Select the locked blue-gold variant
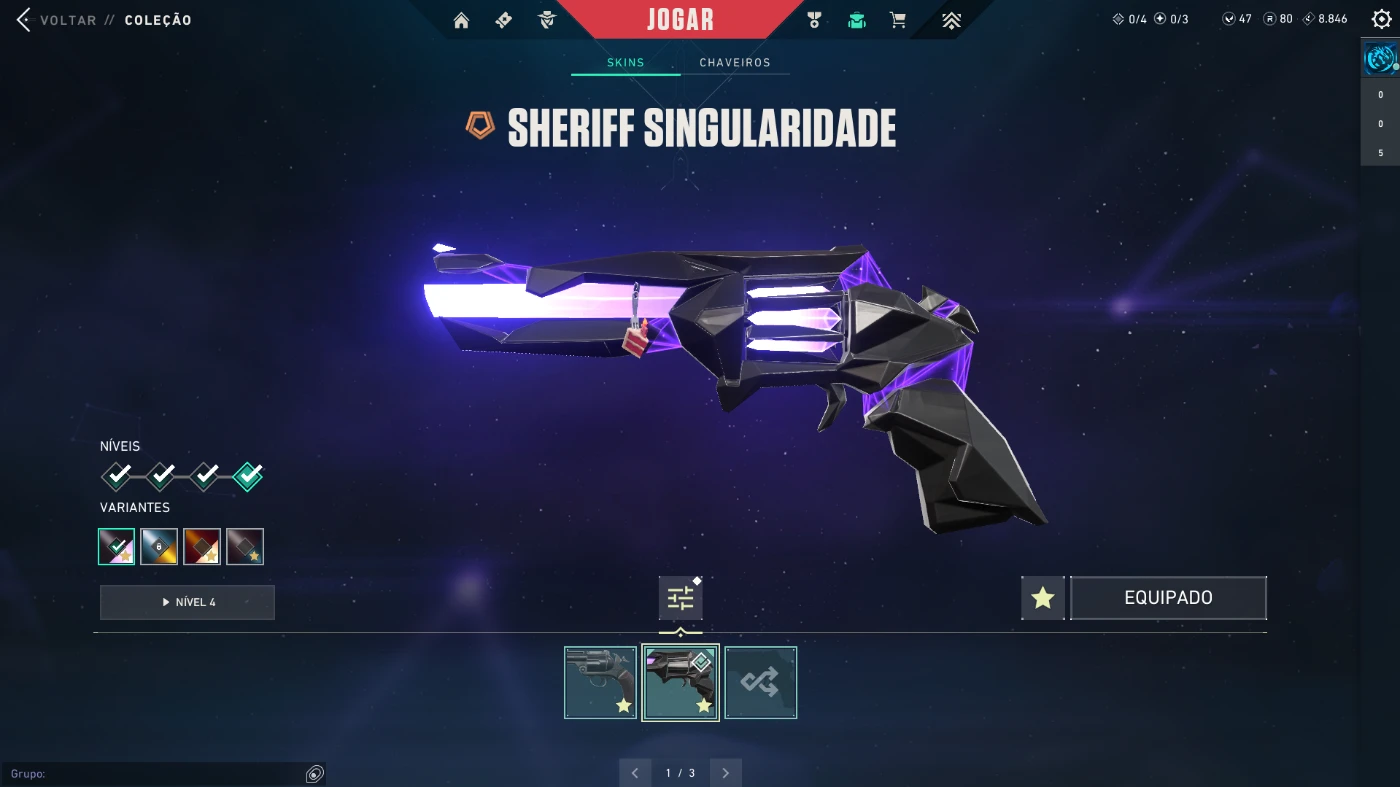1400x787 pixels. tap(159, 547)
